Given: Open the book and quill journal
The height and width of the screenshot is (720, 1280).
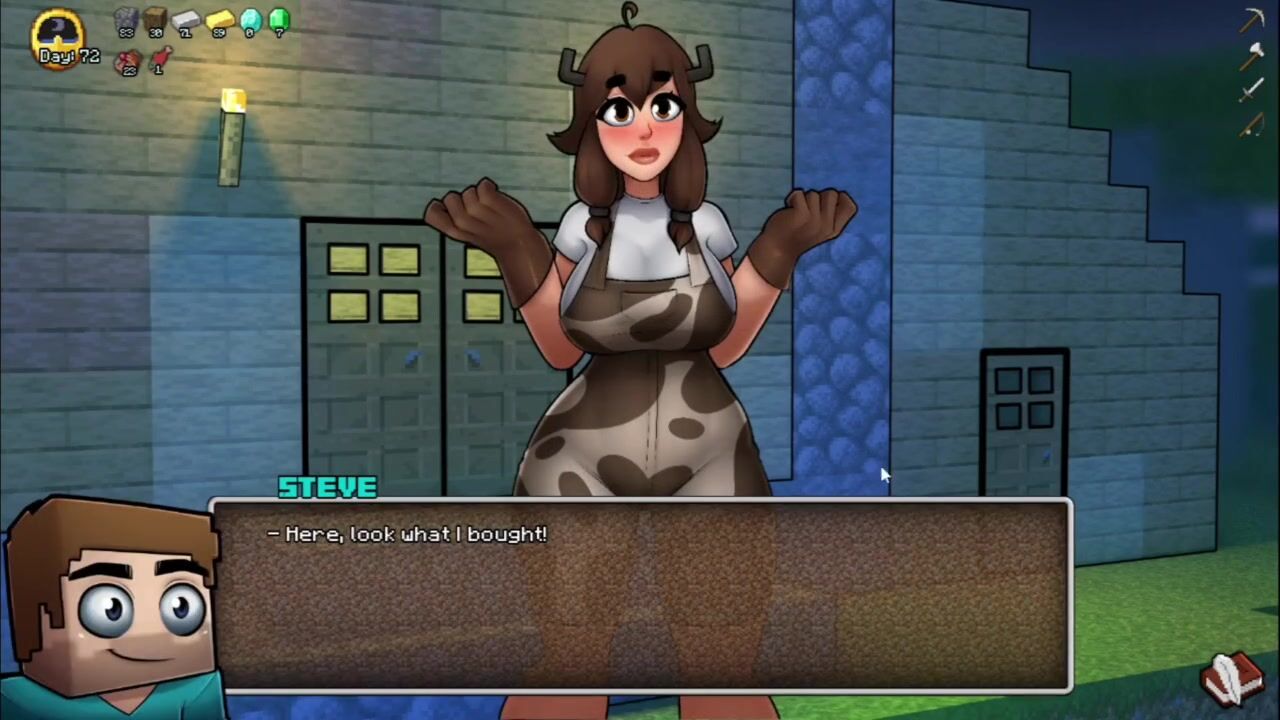Looking at the screenshot, I should [1232, 678].
